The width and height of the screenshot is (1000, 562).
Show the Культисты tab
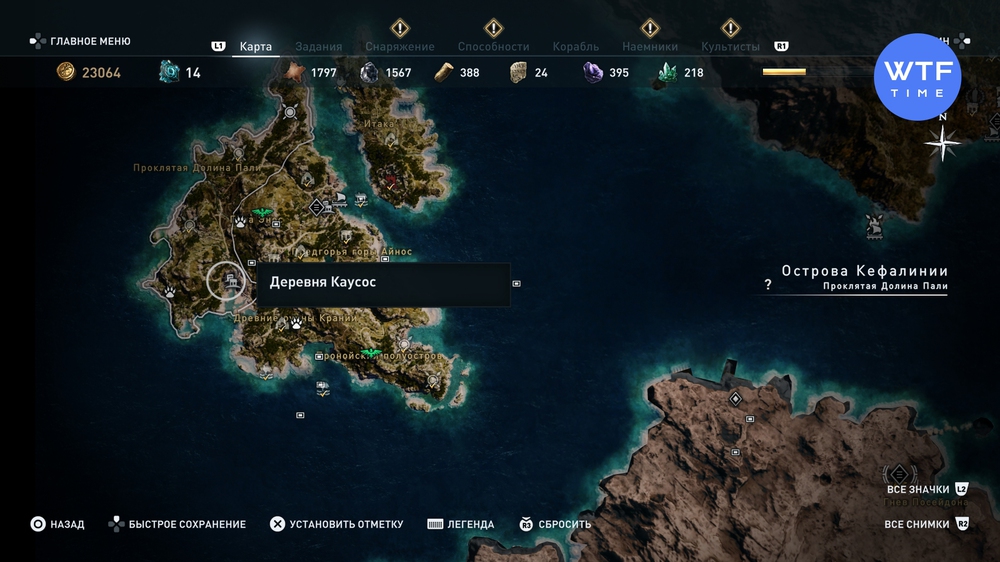(x=730, y=47)
